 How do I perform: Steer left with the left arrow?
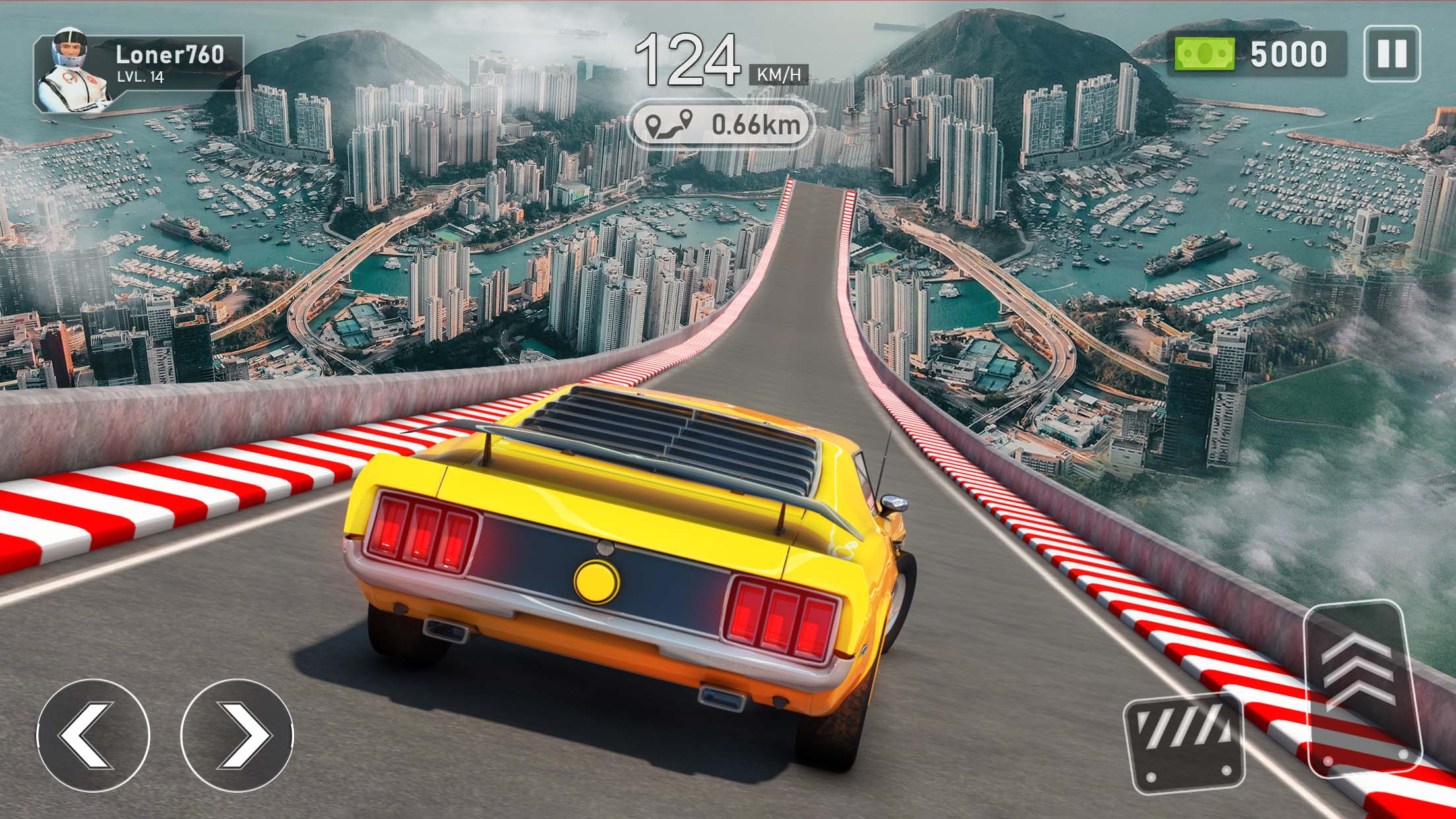(93, 735)
